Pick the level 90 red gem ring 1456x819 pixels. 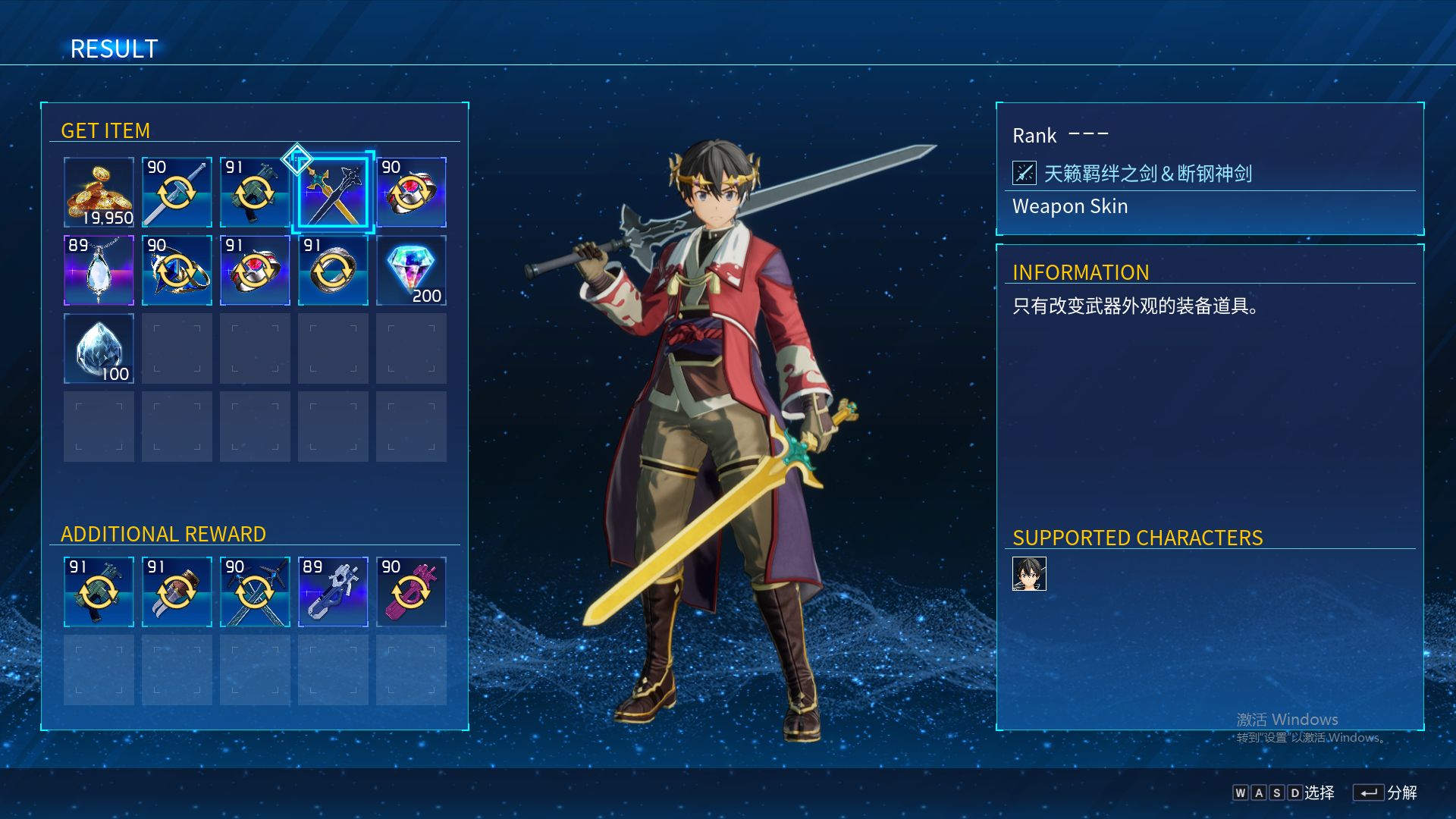[411, 193]
